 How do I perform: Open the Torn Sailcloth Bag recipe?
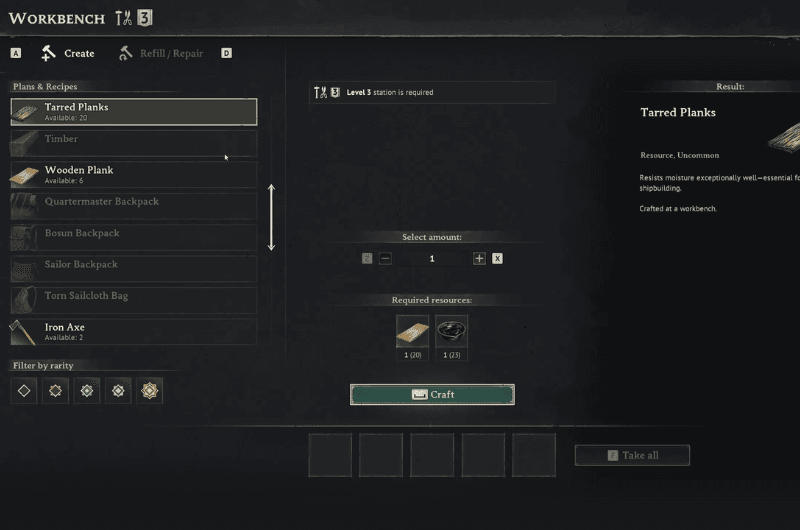point(133,300)
